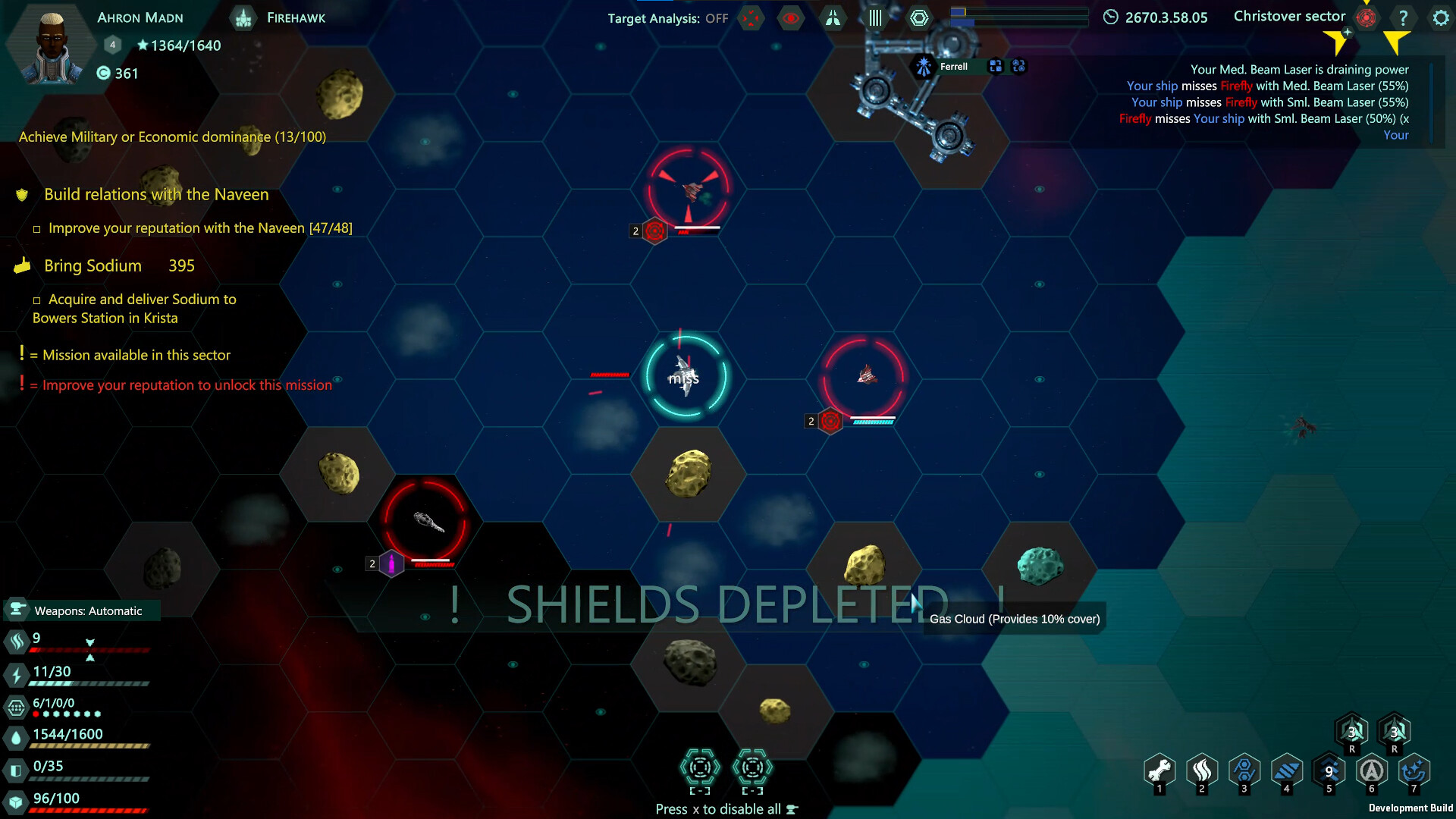Viewport: 1456px width, 819px height.
Task: Select the ship formation icon in top bar
Action: [833, 18]
